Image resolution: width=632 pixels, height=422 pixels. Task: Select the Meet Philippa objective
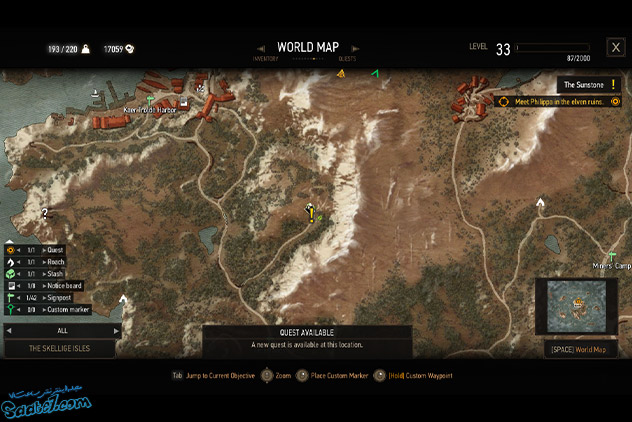(556, 101)
